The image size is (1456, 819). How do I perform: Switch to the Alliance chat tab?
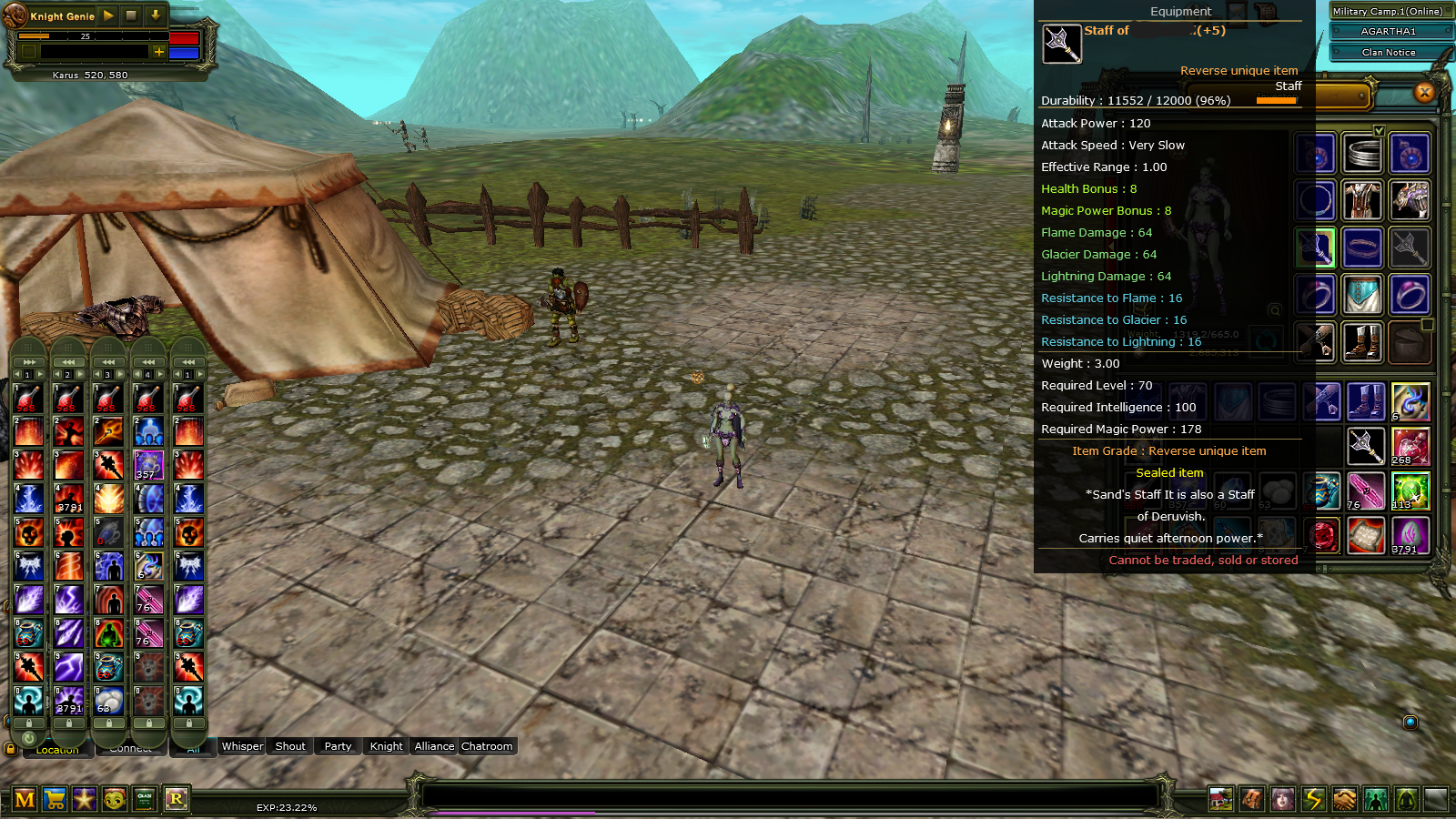coord(434,746)
